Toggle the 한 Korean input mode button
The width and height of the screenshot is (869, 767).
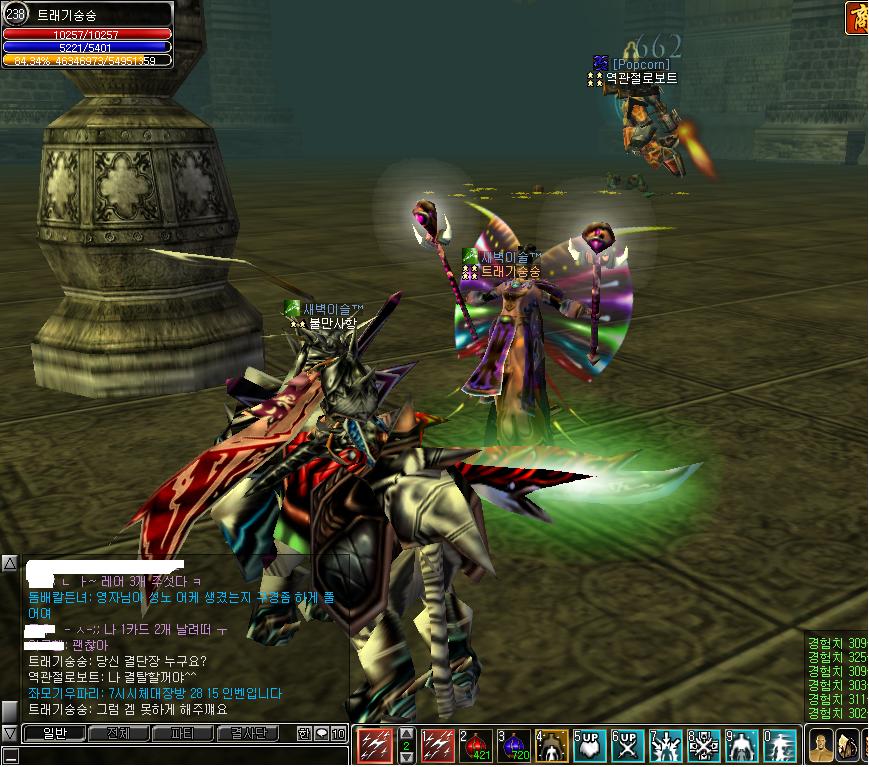(x=304, y=734)
